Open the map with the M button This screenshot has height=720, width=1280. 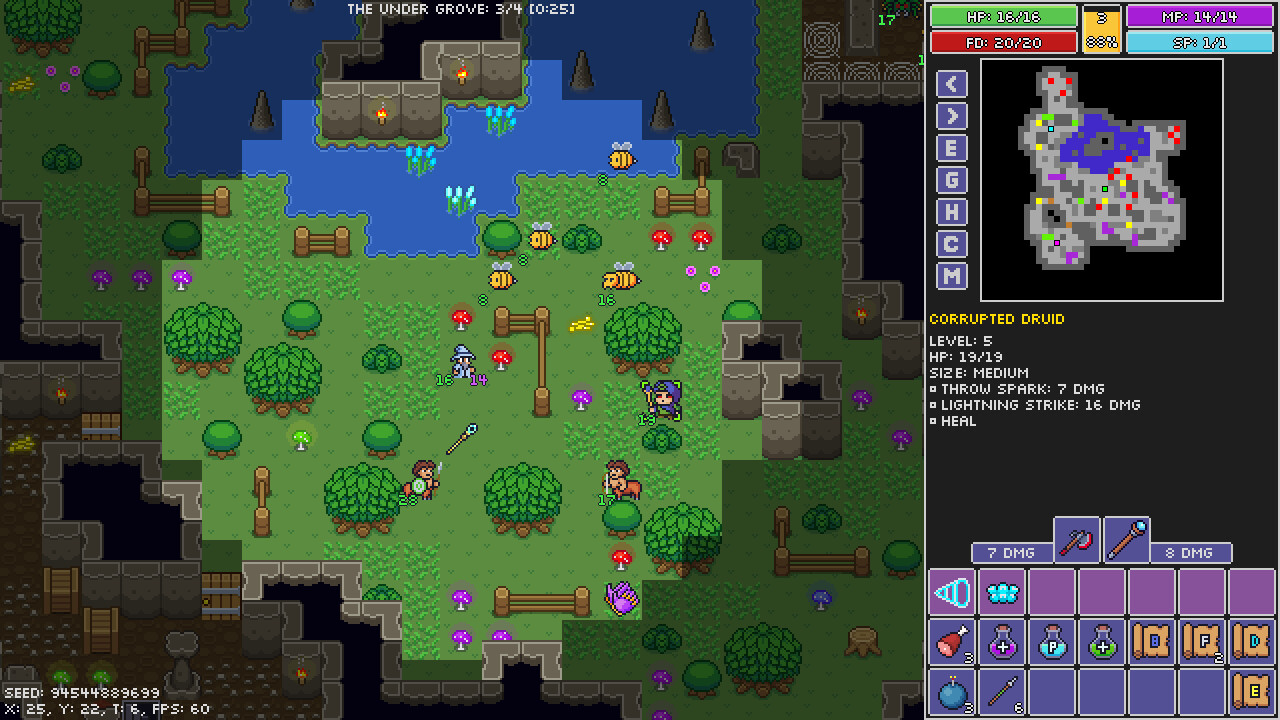point(951,275)
